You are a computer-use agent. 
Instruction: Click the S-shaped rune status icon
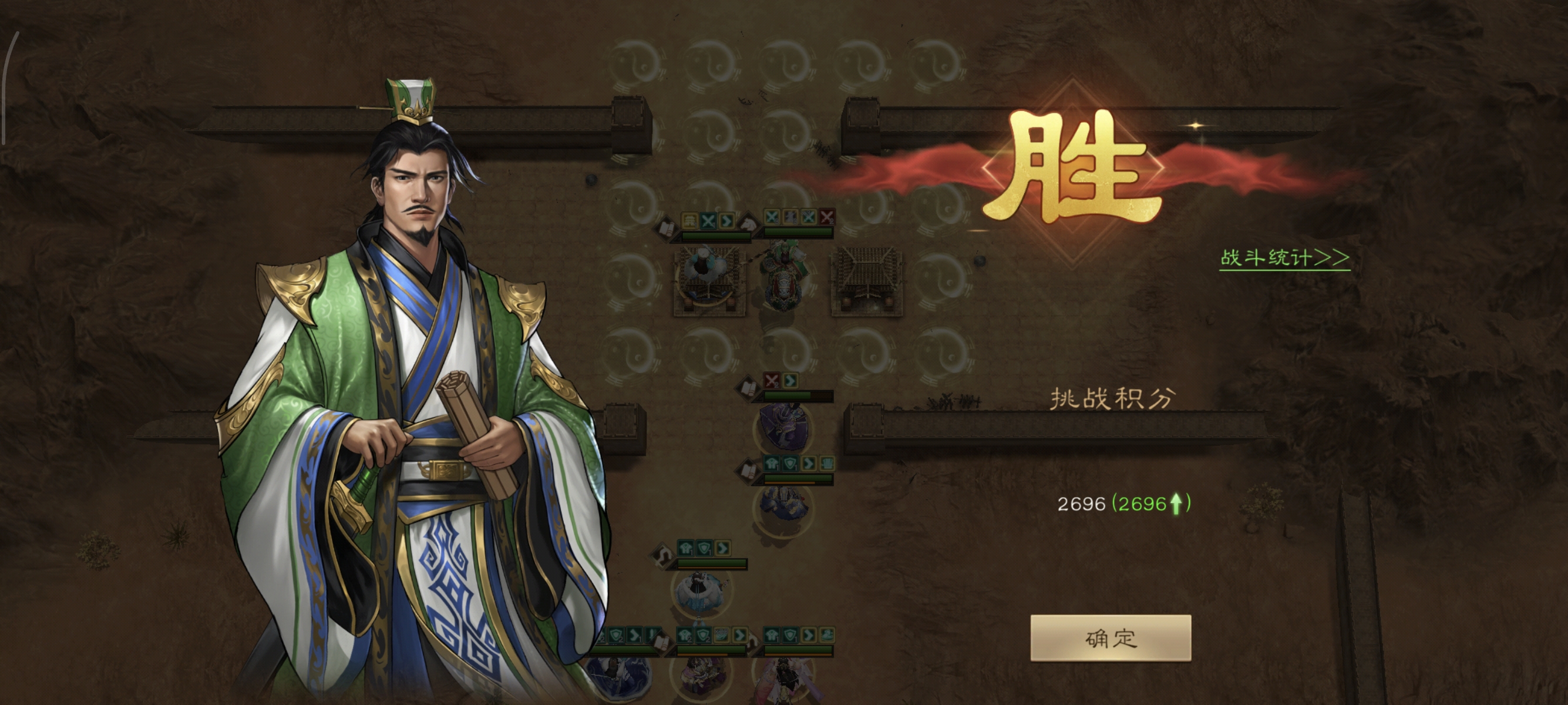pos(664,553)
